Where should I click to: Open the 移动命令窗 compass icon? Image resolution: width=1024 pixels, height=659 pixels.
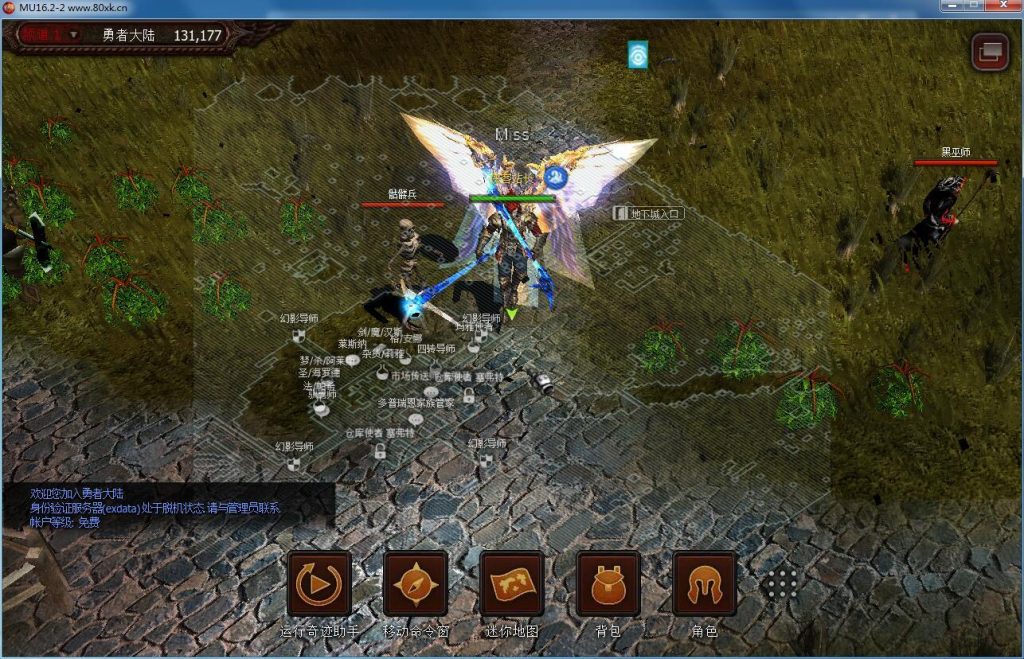[x=415, y=584]
